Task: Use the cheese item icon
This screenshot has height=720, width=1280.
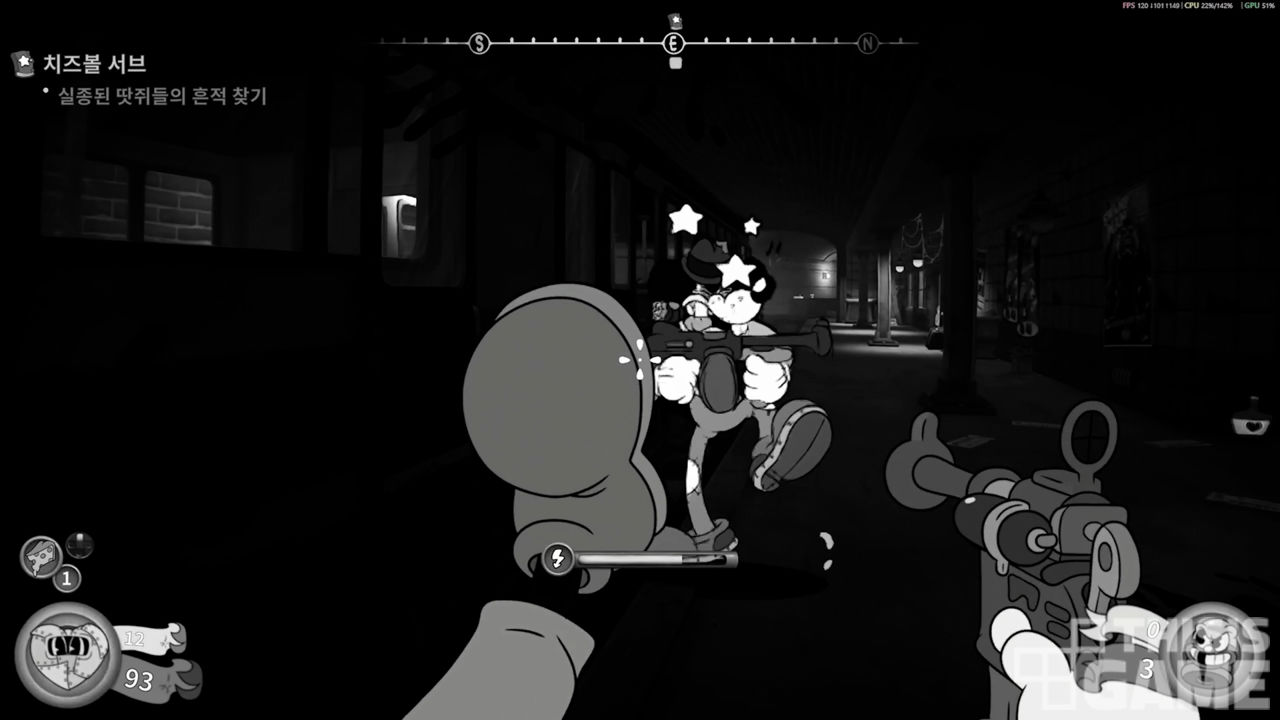Action: click(41, 555)
